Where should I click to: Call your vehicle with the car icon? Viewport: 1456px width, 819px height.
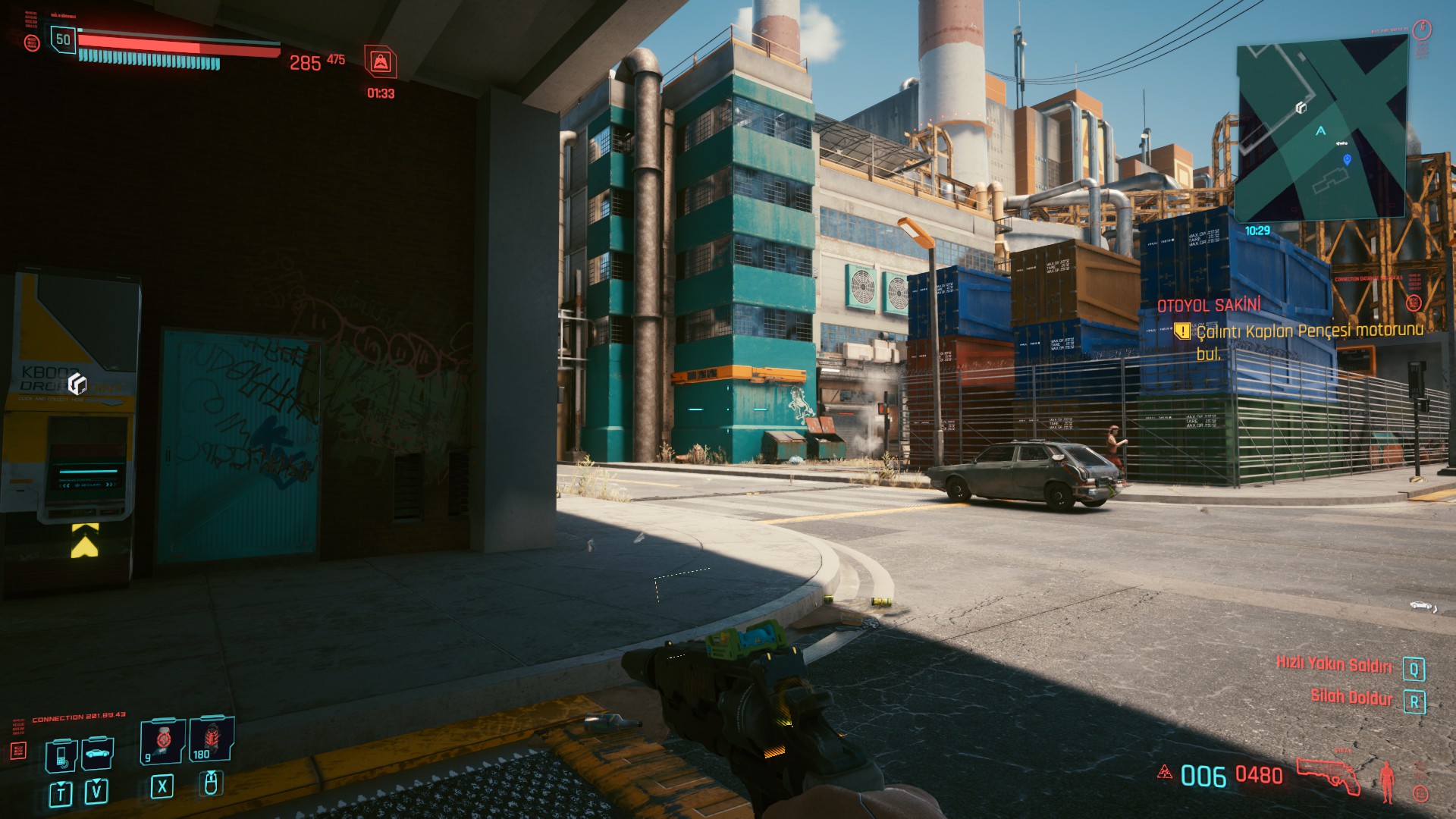click(98, 753)
